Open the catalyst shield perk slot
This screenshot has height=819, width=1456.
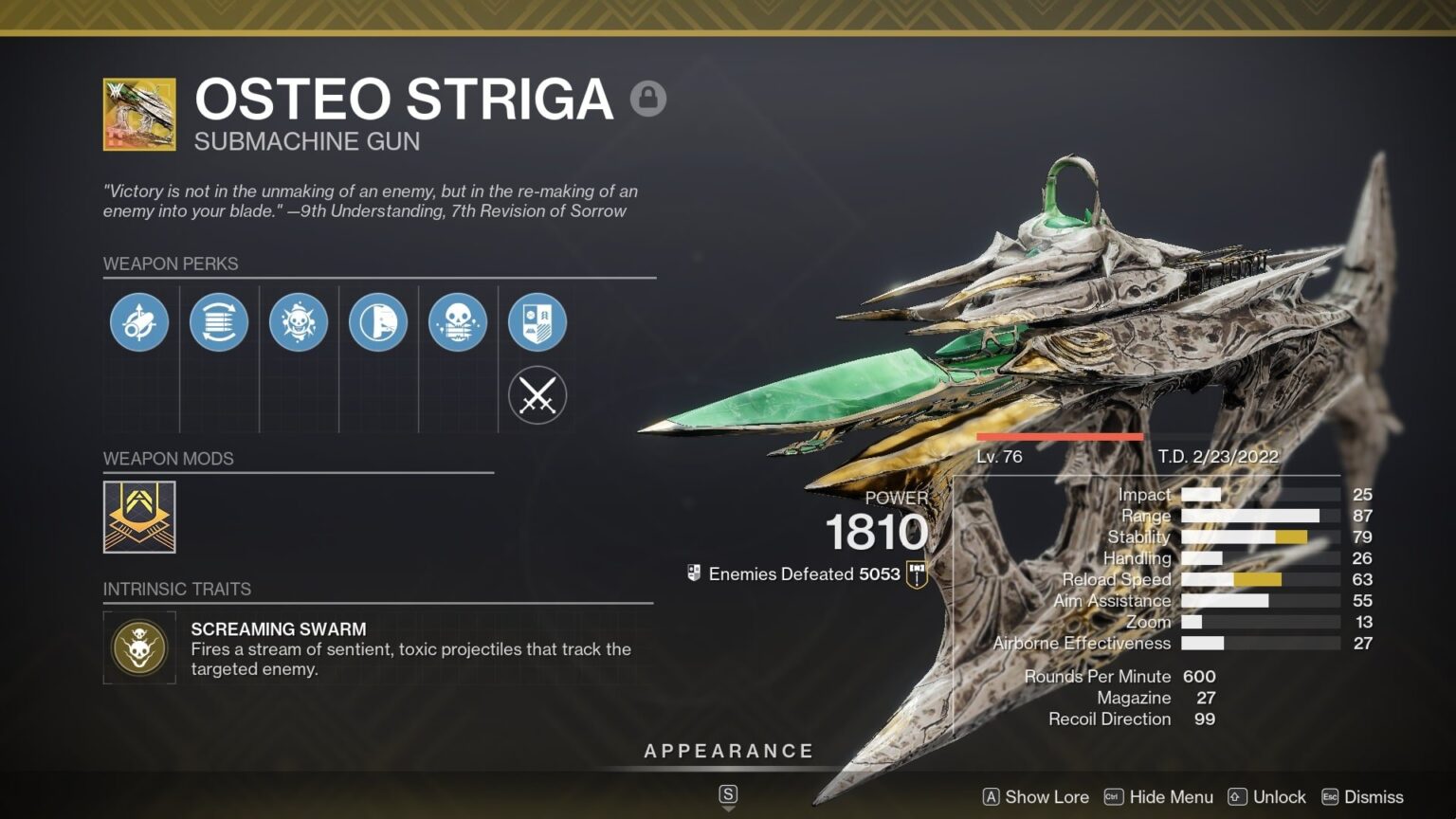(537, 322)
